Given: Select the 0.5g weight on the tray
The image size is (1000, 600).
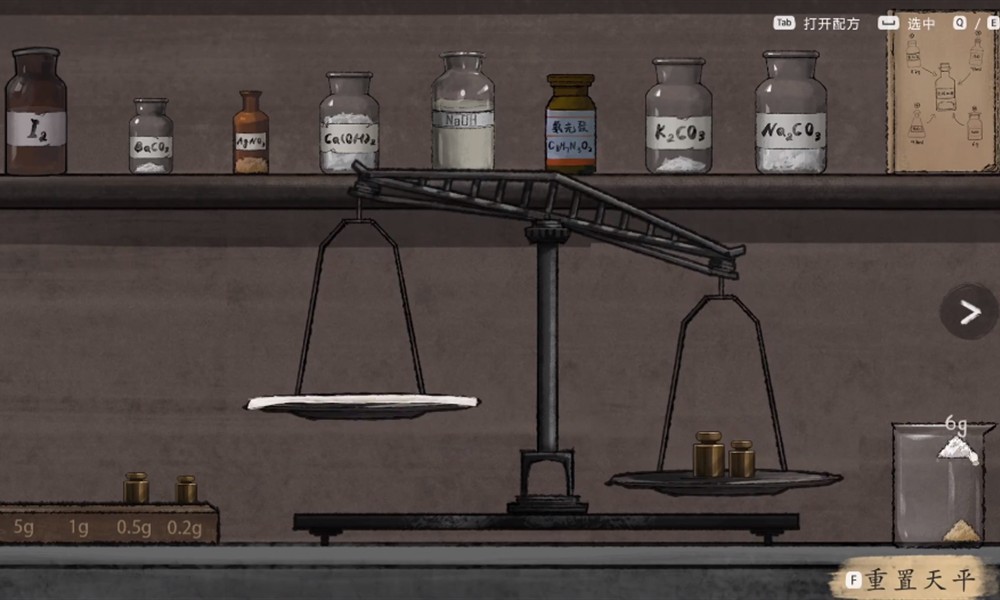Looking at the screenshot, I should point(136,489).
